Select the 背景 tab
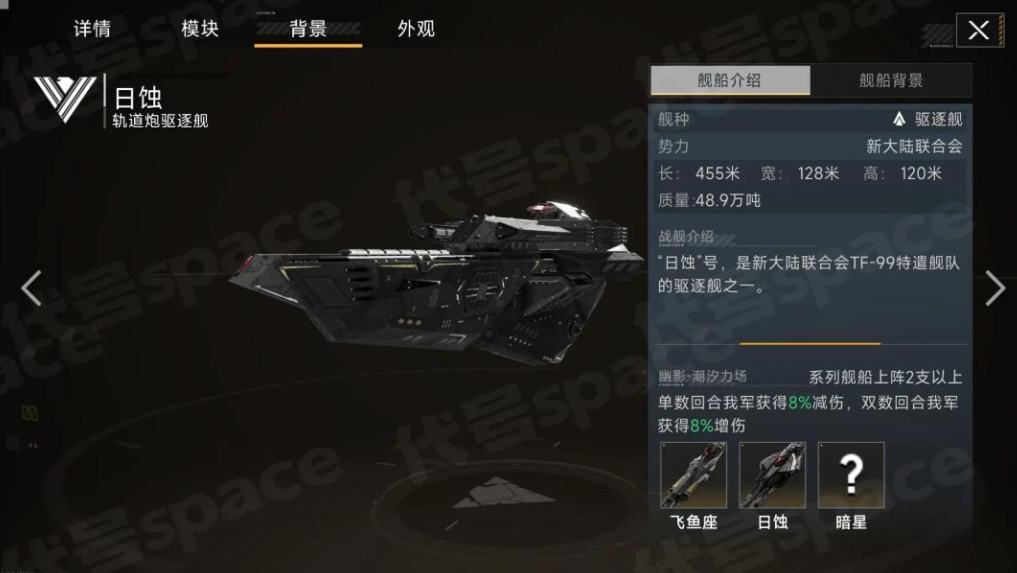The image size is (1017, 573). point(308,29)
